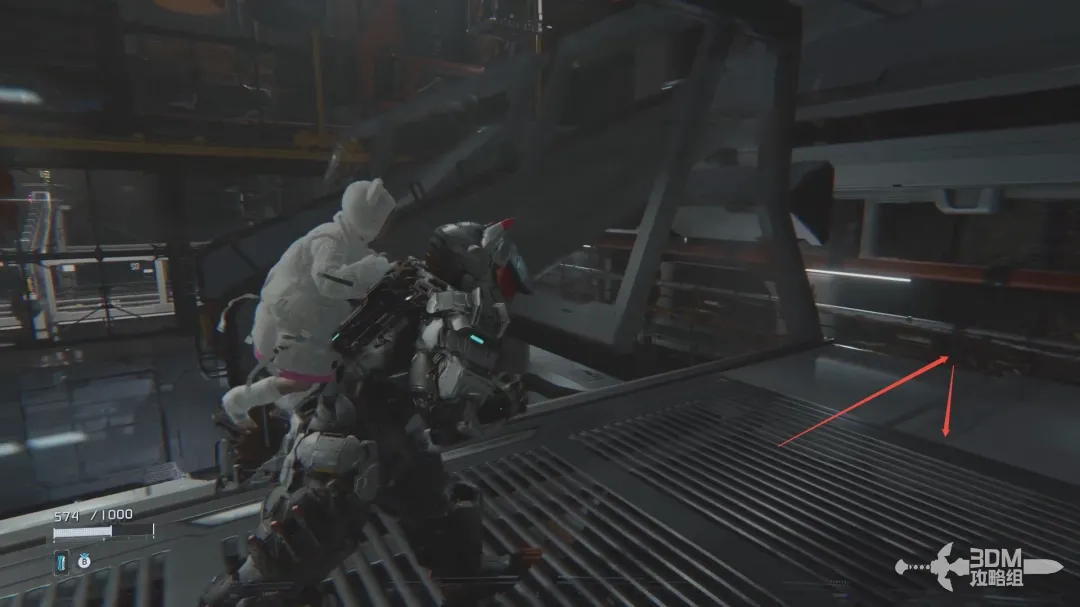
Task: Select the blue energy cell item slot
Action: [x=61, y=563]
